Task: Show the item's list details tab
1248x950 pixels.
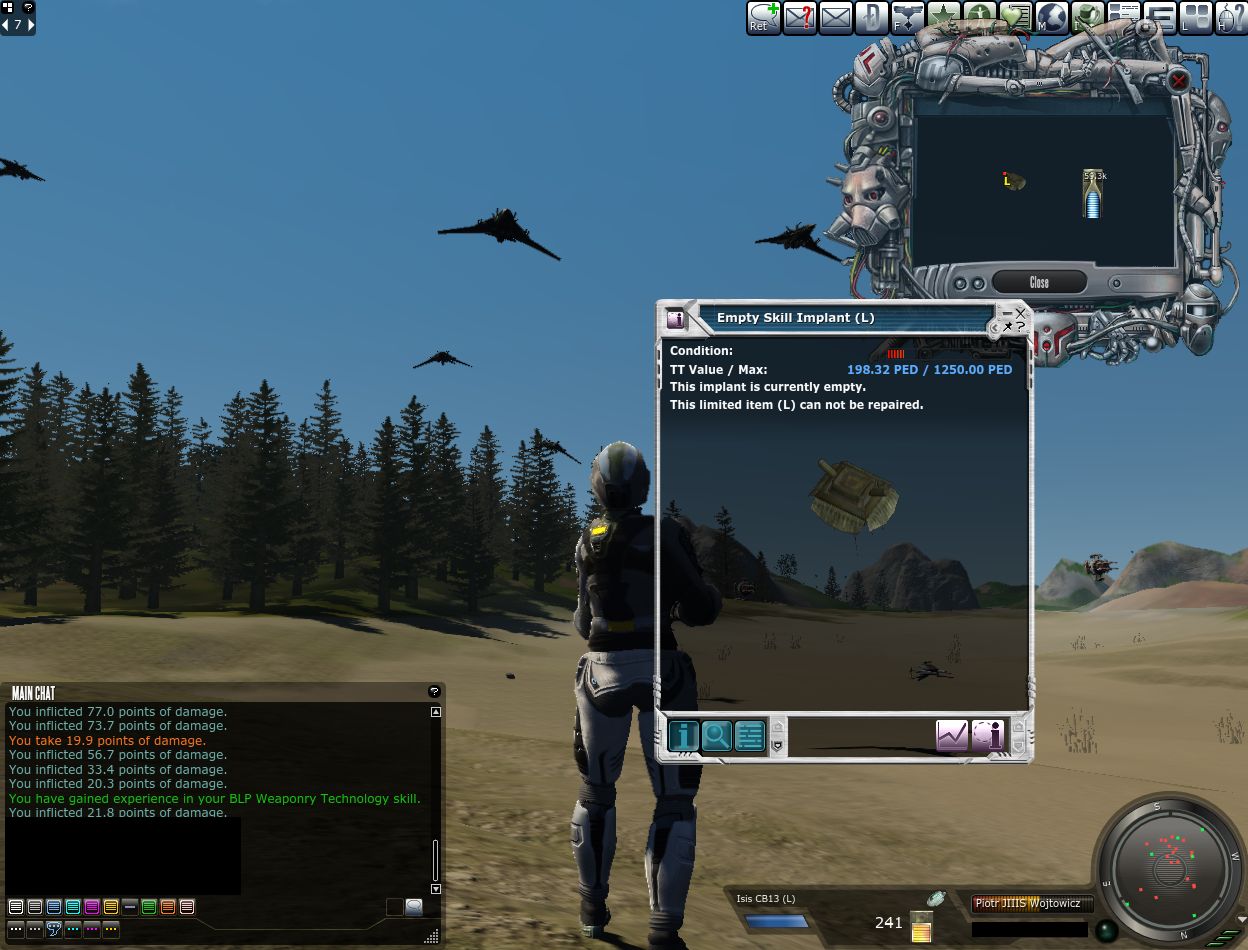Action: [x=750, y=736]
